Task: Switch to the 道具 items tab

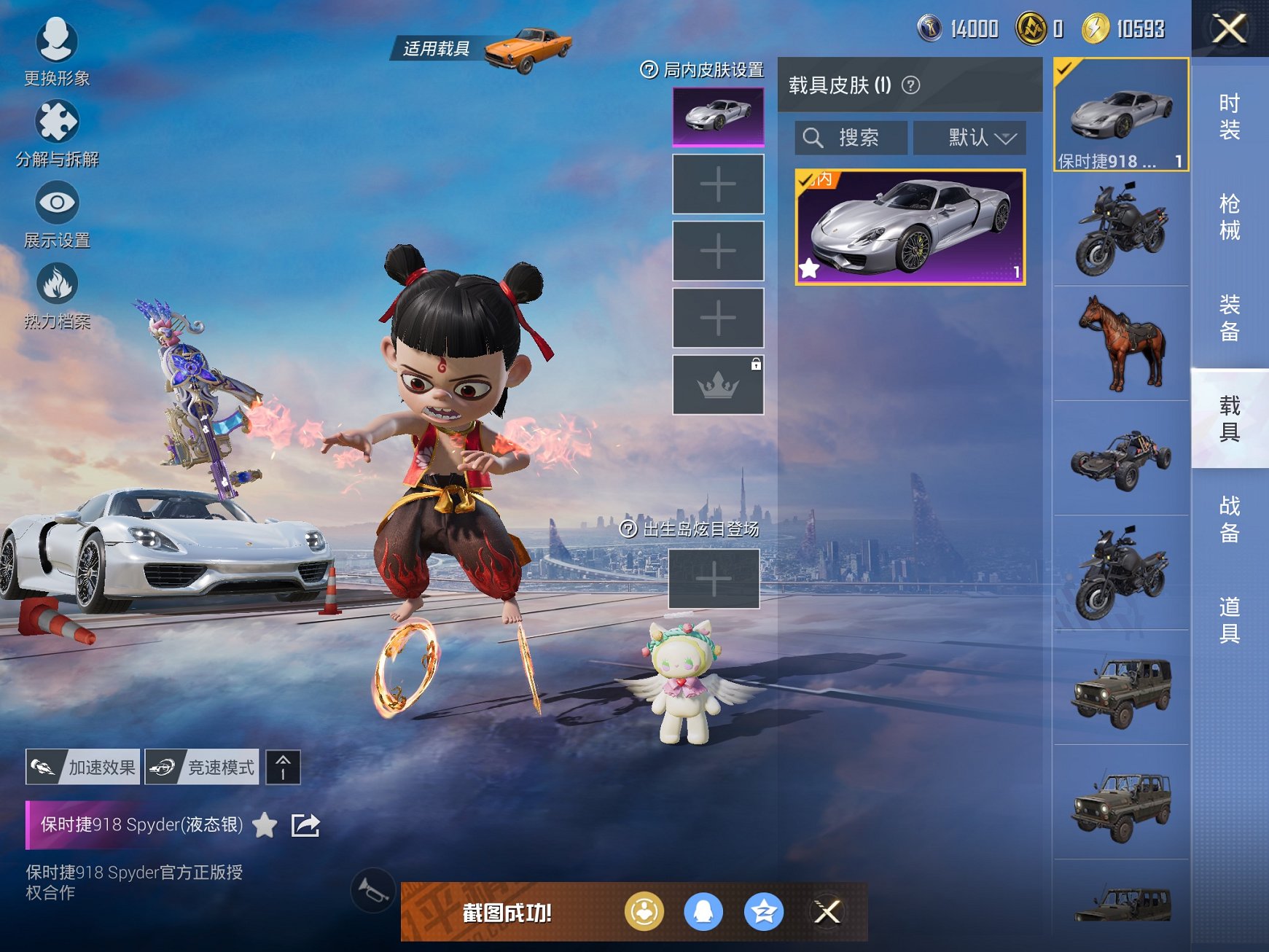Action: click(1230, 620)
